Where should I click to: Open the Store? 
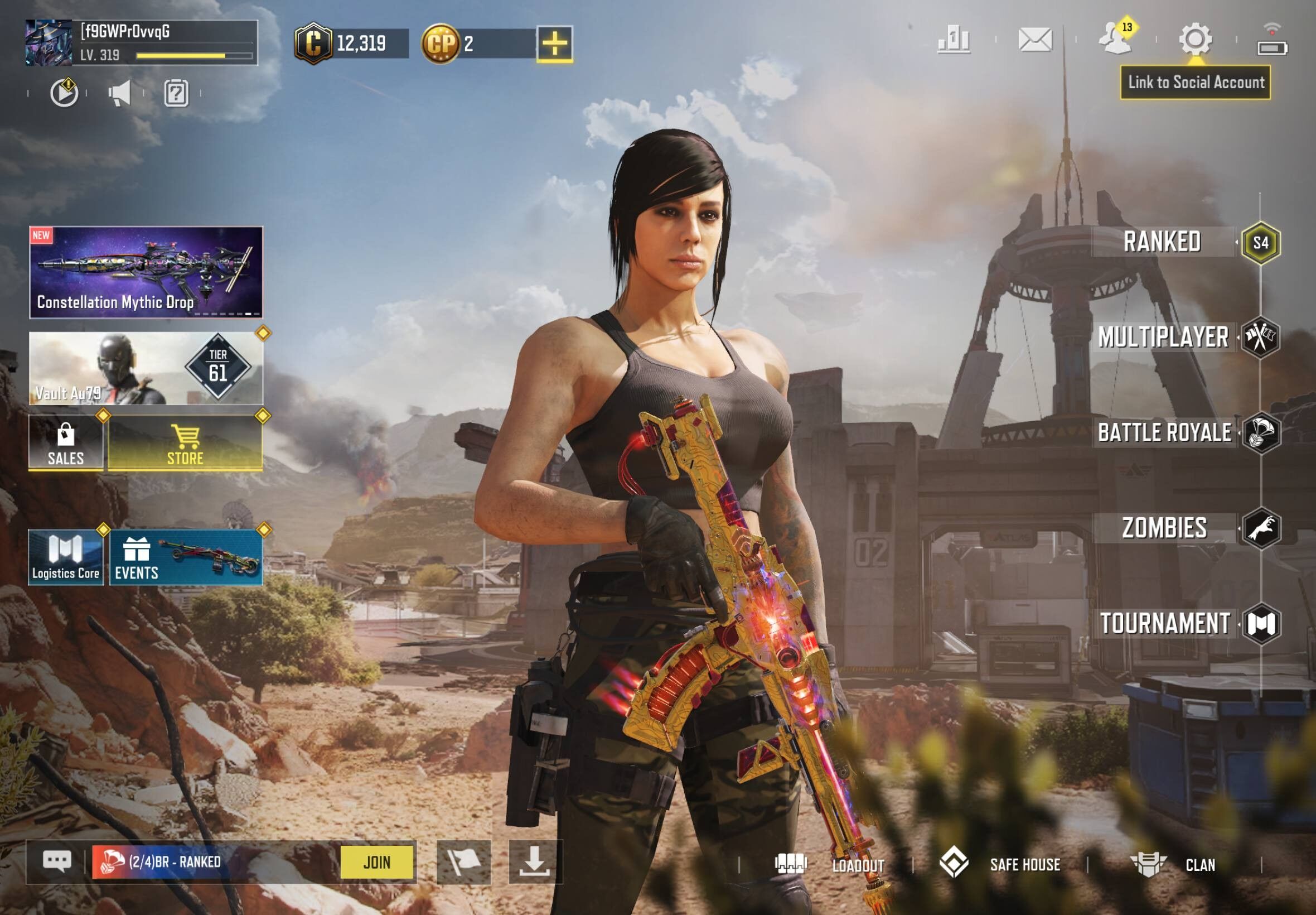coord(185,443)
